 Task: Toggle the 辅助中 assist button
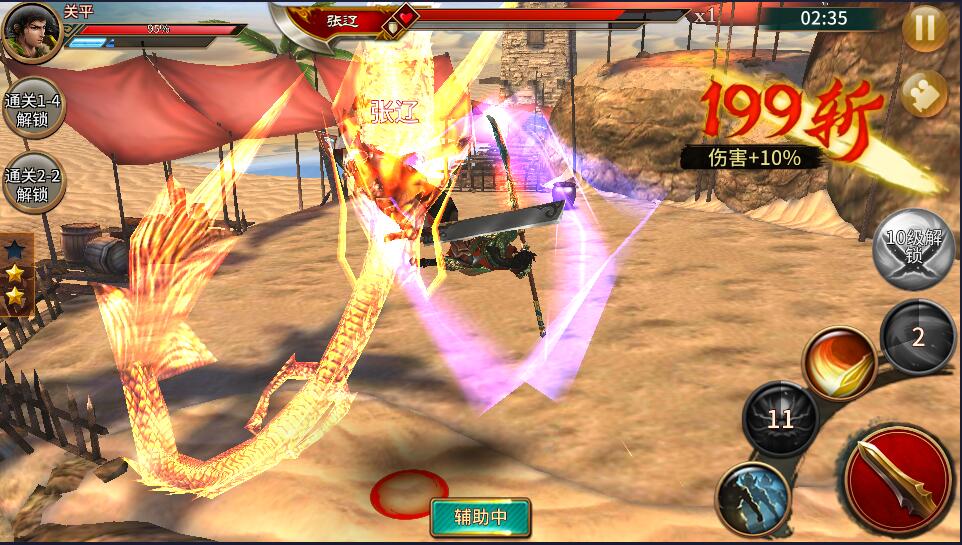click(x=480, y=517)
